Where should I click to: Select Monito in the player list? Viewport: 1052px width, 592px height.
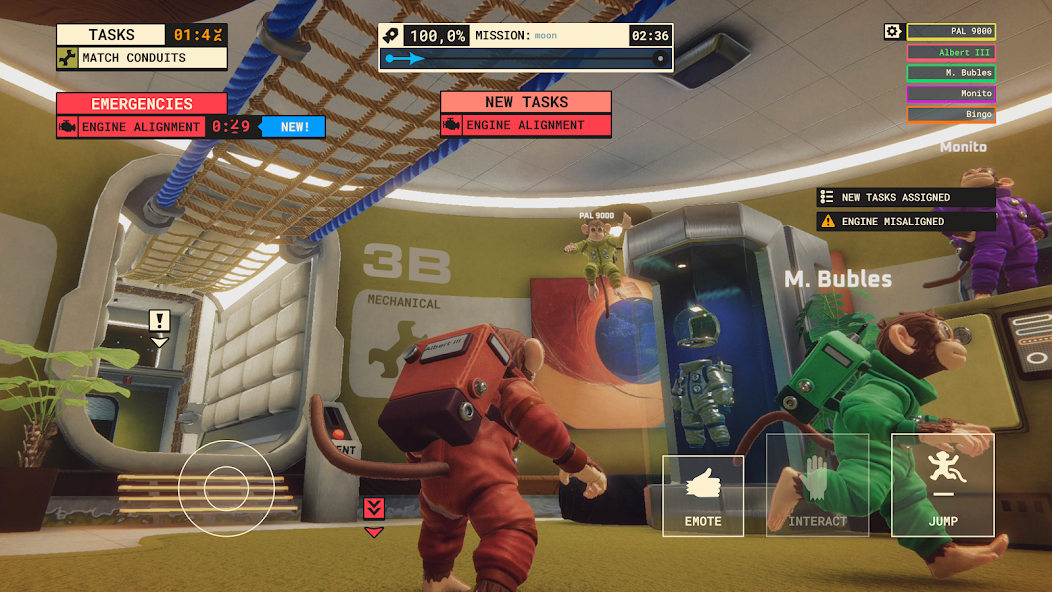(951, 94)
